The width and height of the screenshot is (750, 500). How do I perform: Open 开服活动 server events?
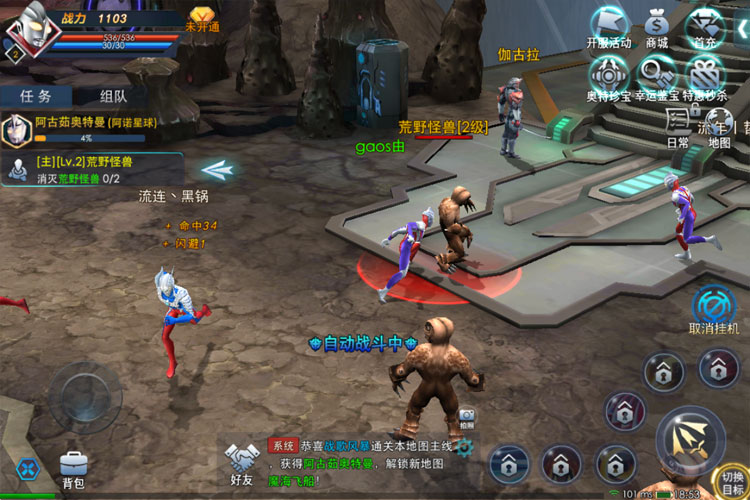[x=609, y=26]
